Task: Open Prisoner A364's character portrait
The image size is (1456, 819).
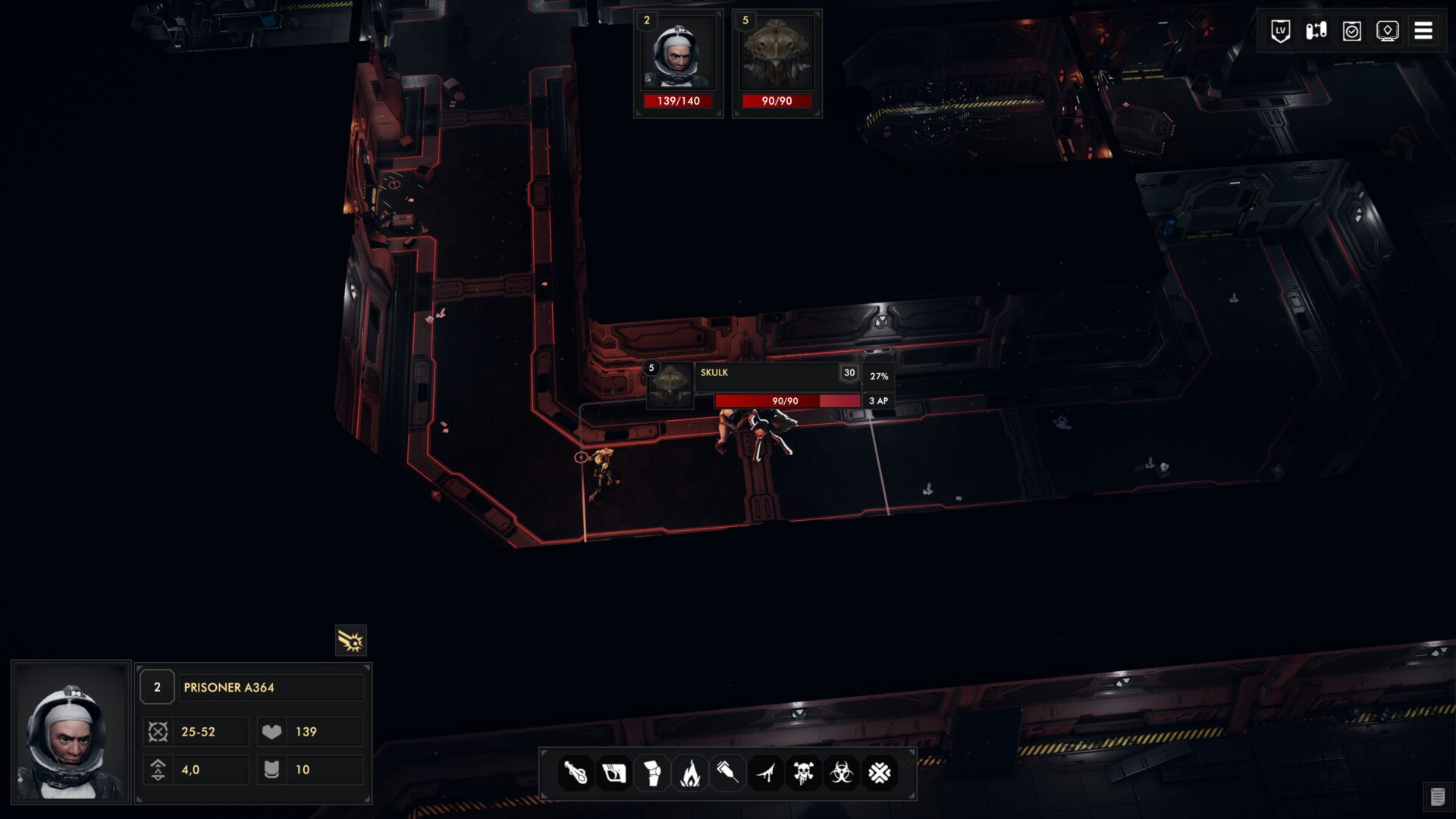Action: pos(71,733)
